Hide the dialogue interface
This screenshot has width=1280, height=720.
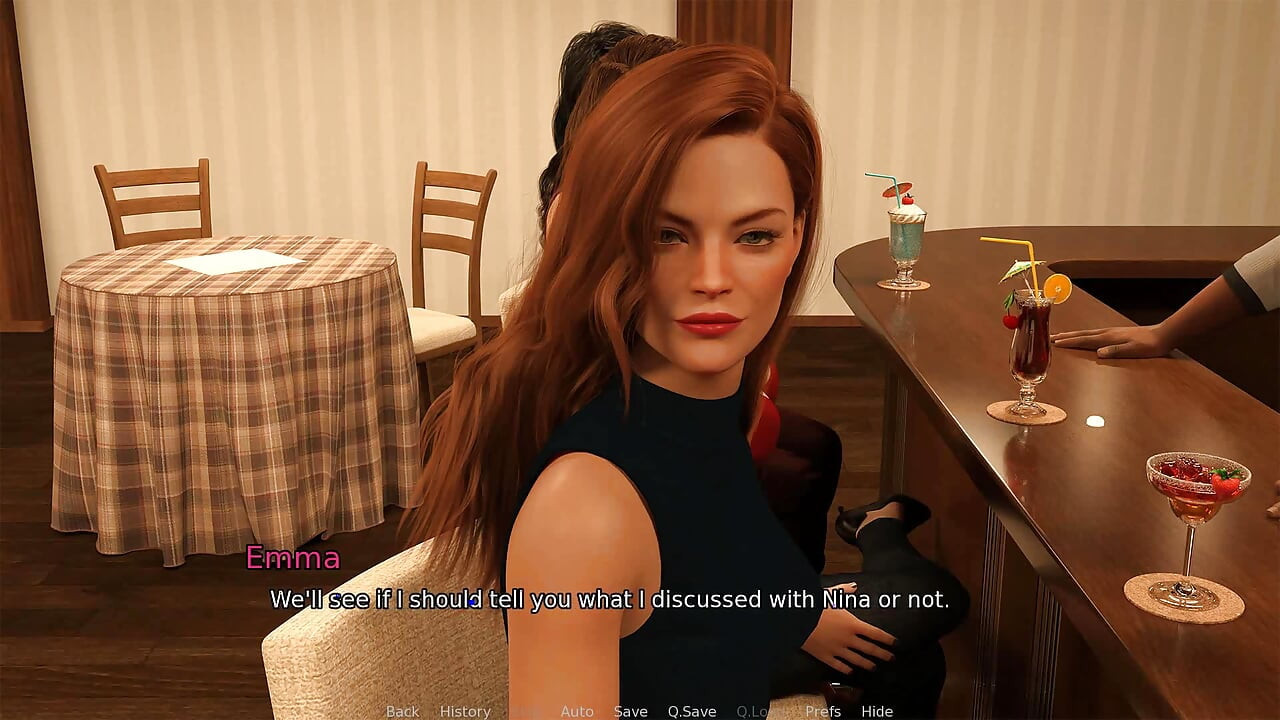[x=877, y=711]
